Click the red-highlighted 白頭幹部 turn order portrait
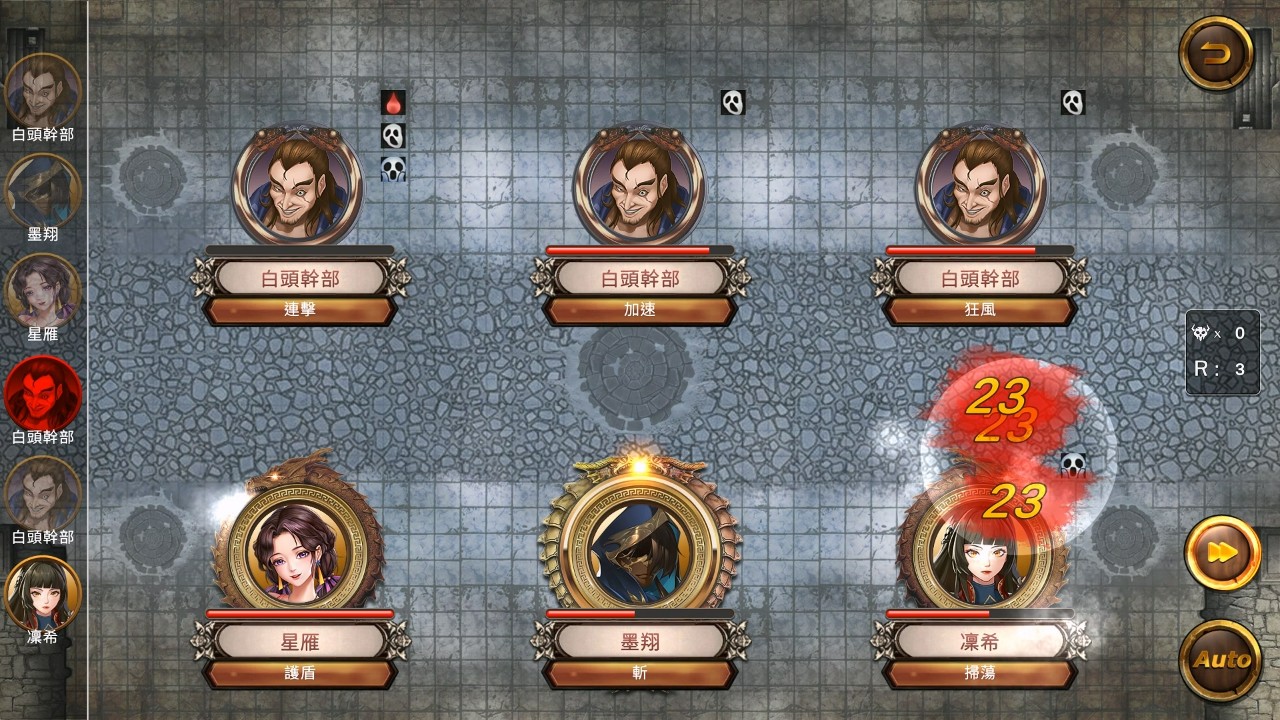This screenshot has height=720, width=1280. (43, 392)
